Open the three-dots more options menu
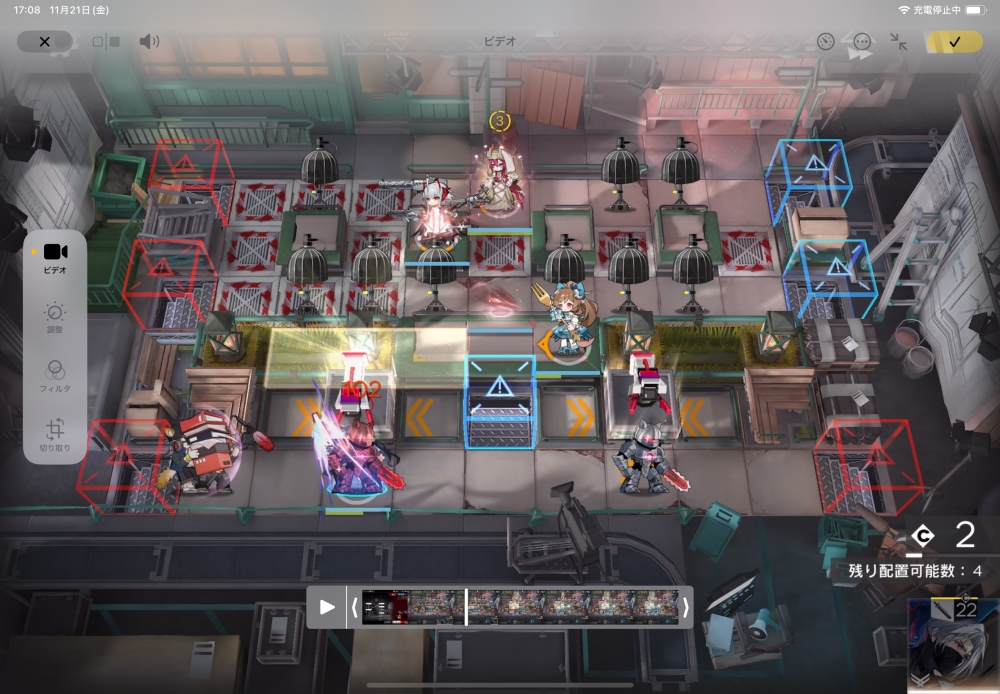1000x694 pixels. (x=862, y=42)
